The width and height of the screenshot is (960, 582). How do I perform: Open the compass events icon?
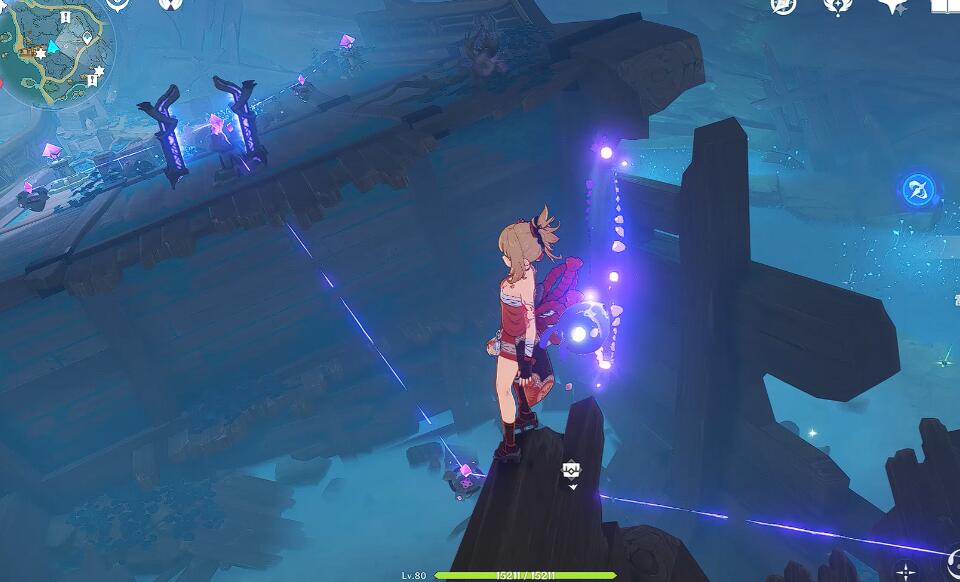pyautogui.click(x=783, y=5)
